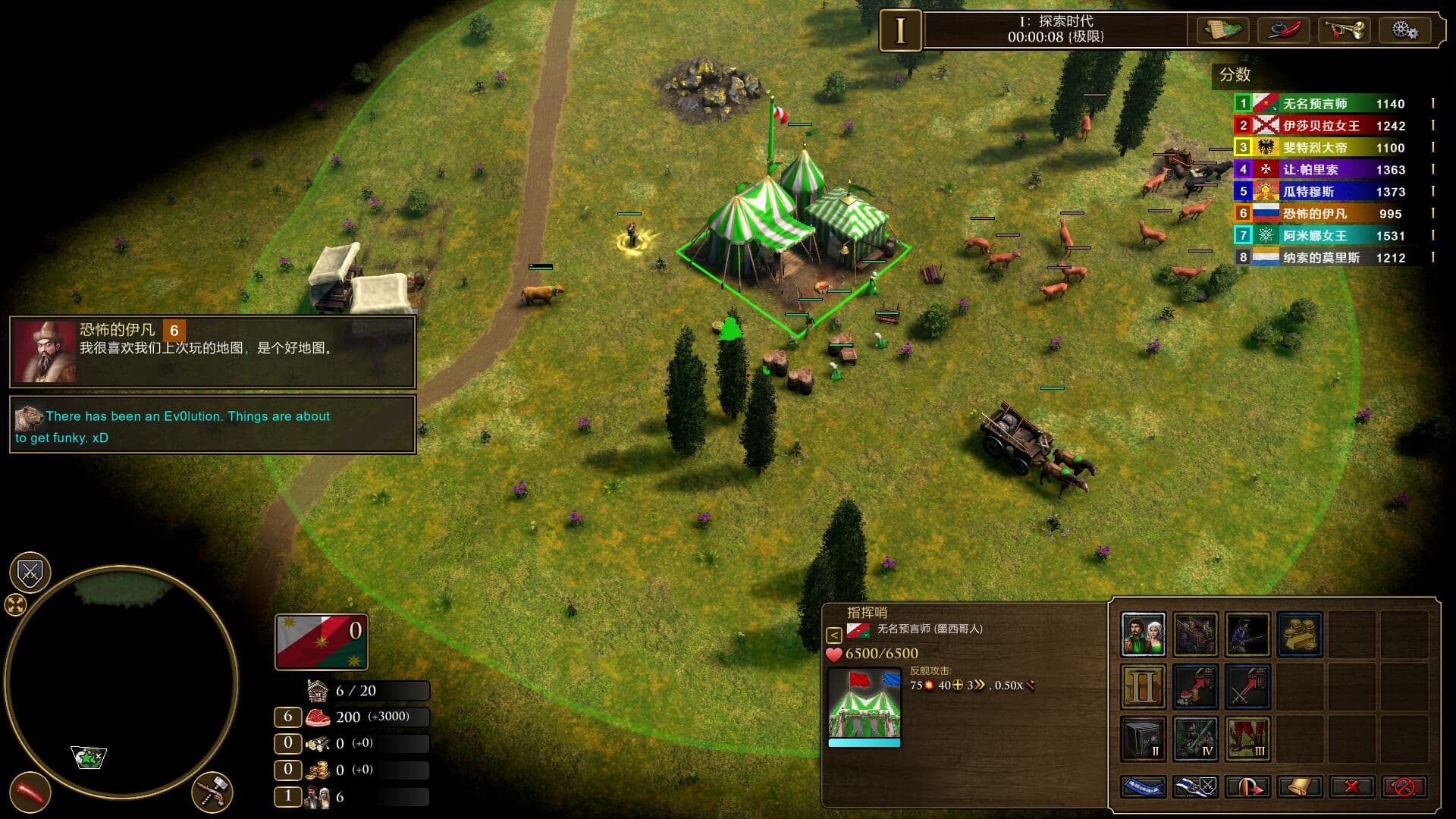Collapse the command post info panel arrow

click(833, 635)
